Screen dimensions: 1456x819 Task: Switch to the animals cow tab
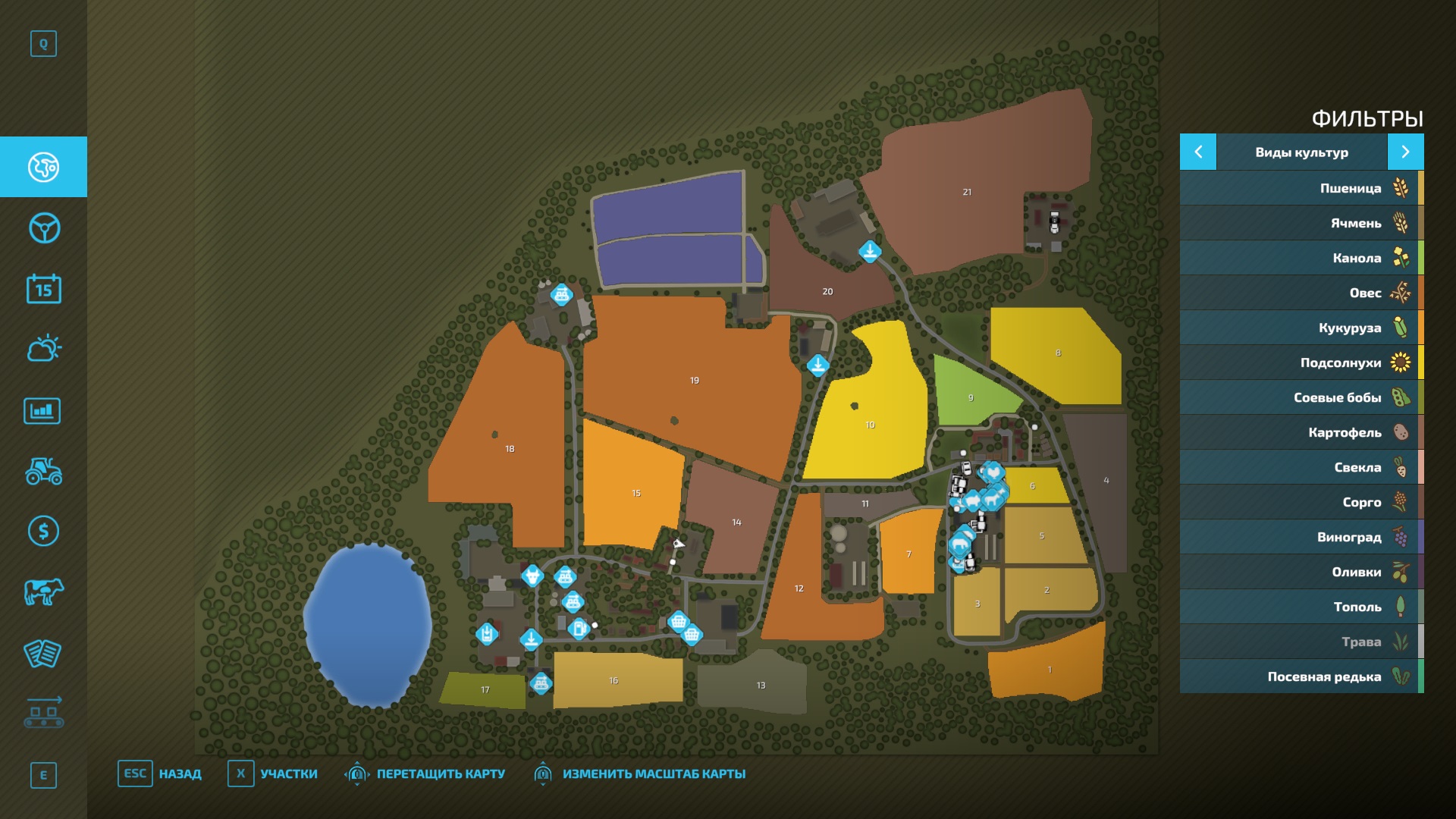(x=43, y=591)
